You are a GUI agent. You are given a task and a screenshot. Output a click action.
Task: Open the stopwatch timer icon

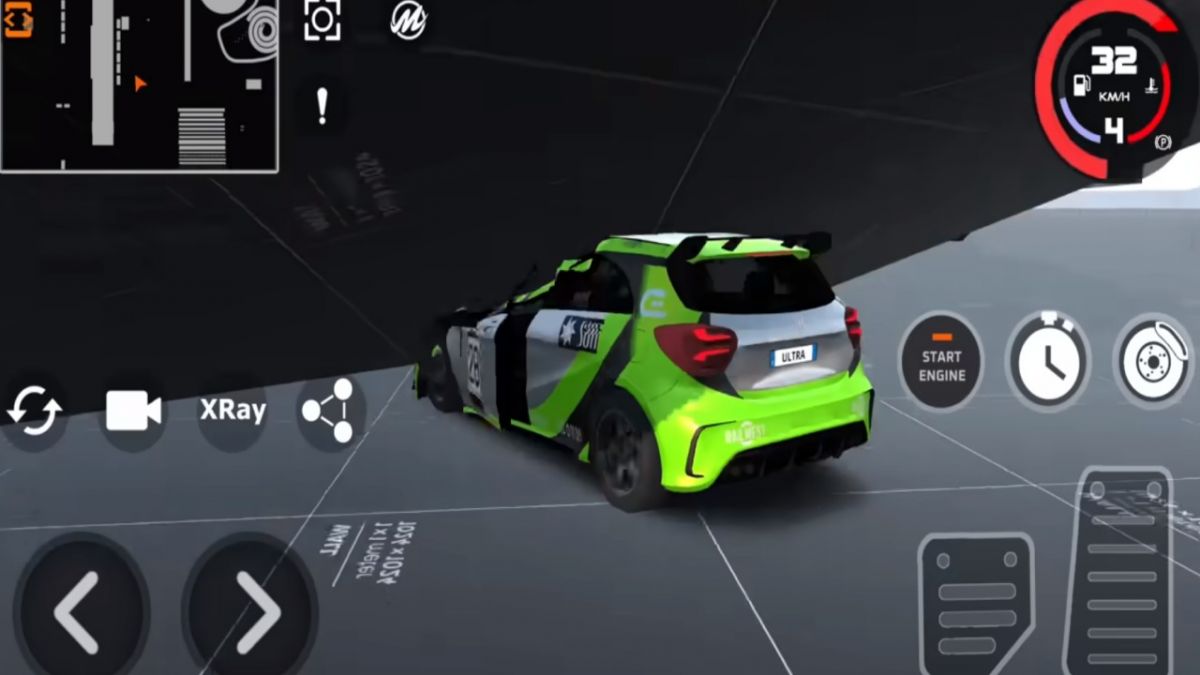click(1047, 362)
